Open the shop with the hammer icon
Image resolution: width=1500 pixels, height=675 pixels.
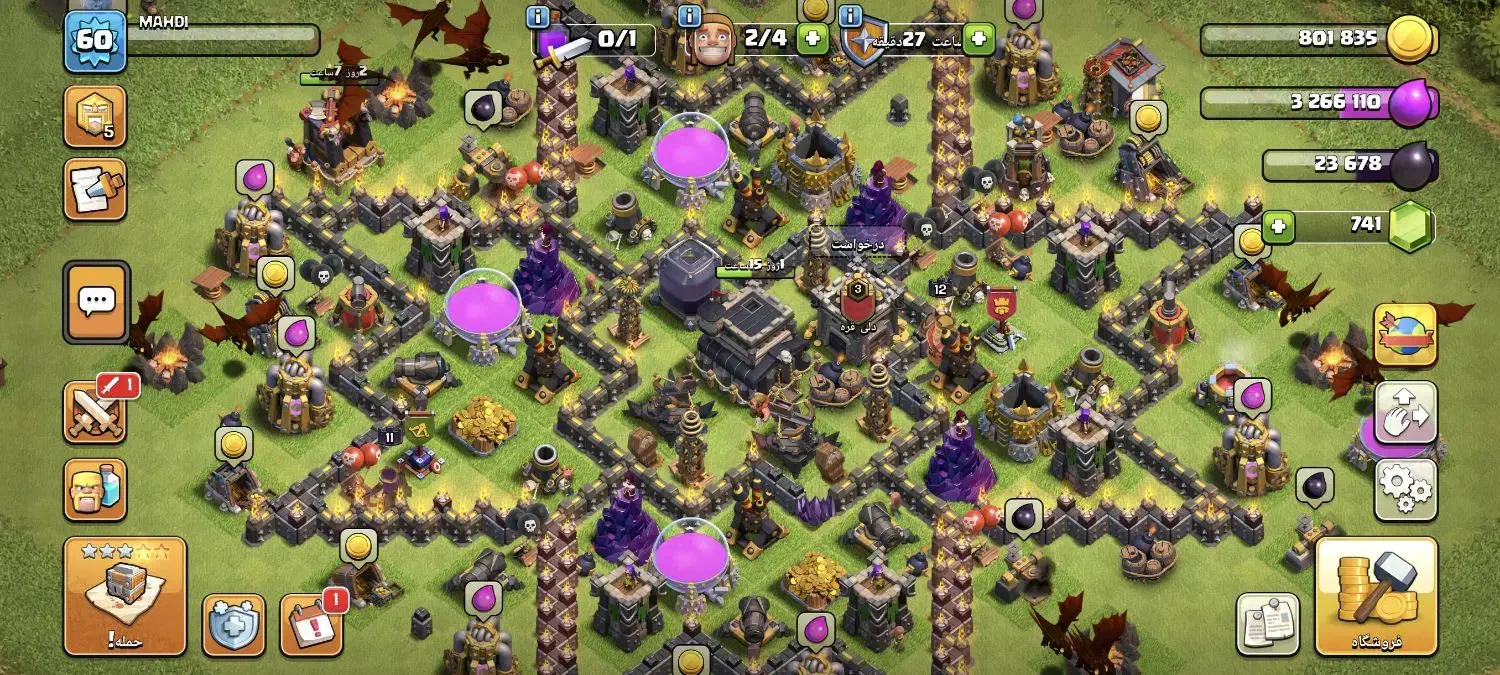tap(1376, 595)
